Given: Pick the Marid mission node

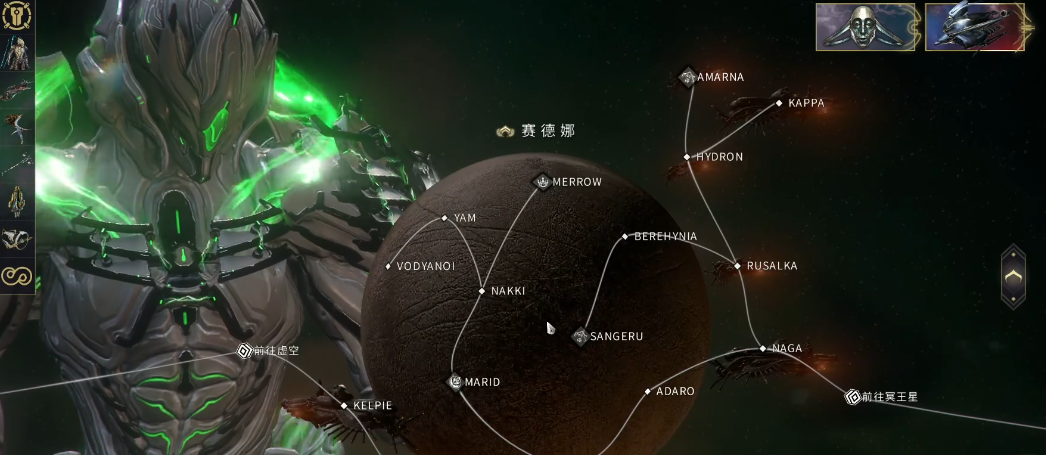Looking at the screenshot, I should [455, 382].
